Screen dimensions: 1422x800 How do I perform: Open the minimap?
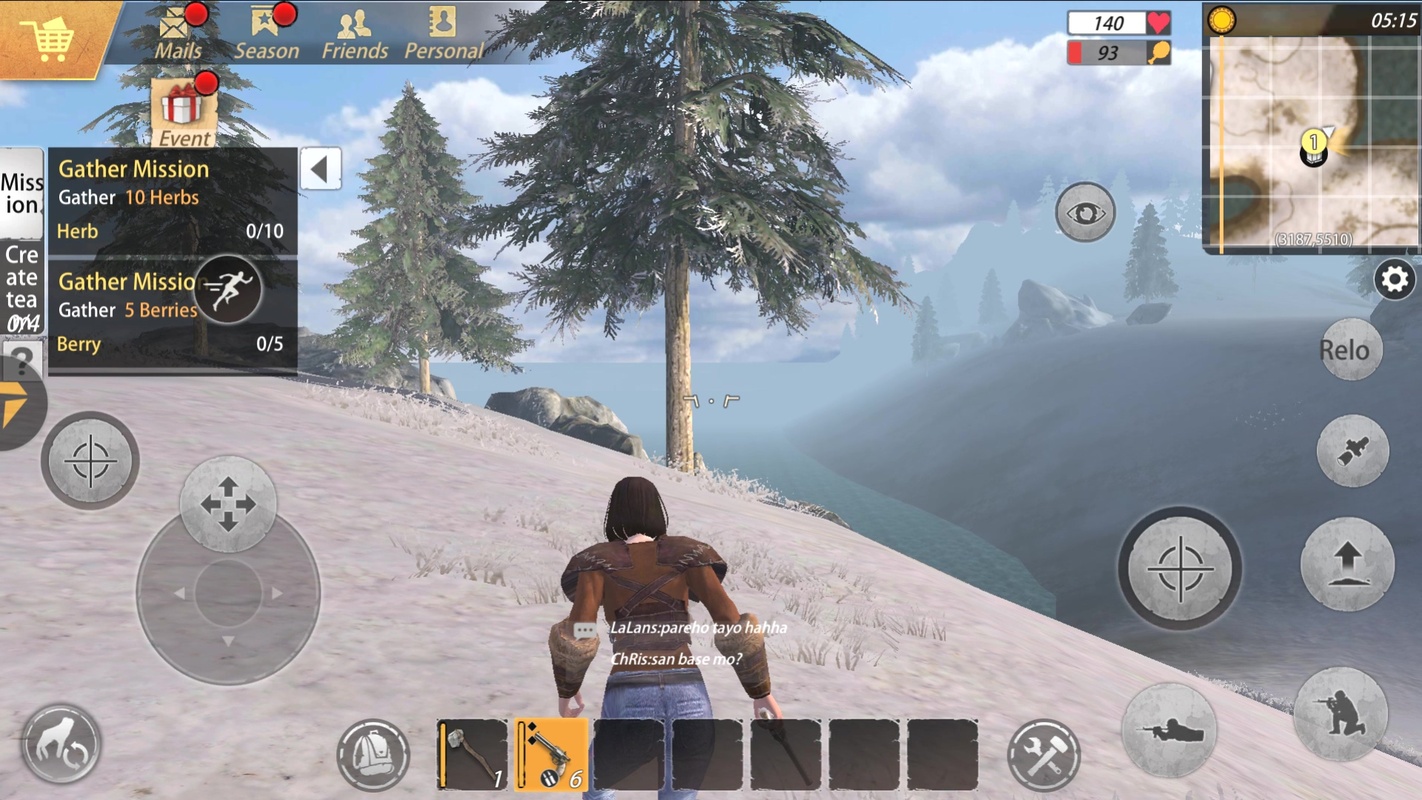(x=1310, y=142)
